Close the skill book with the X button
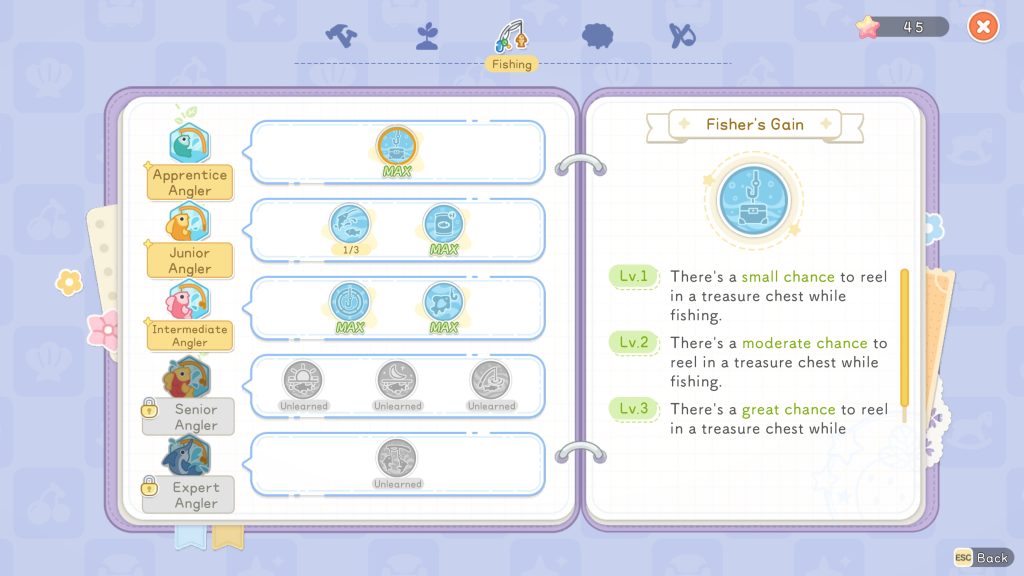Image resolution: width=1024 pixels, height=576 pixels. point(983,27)
